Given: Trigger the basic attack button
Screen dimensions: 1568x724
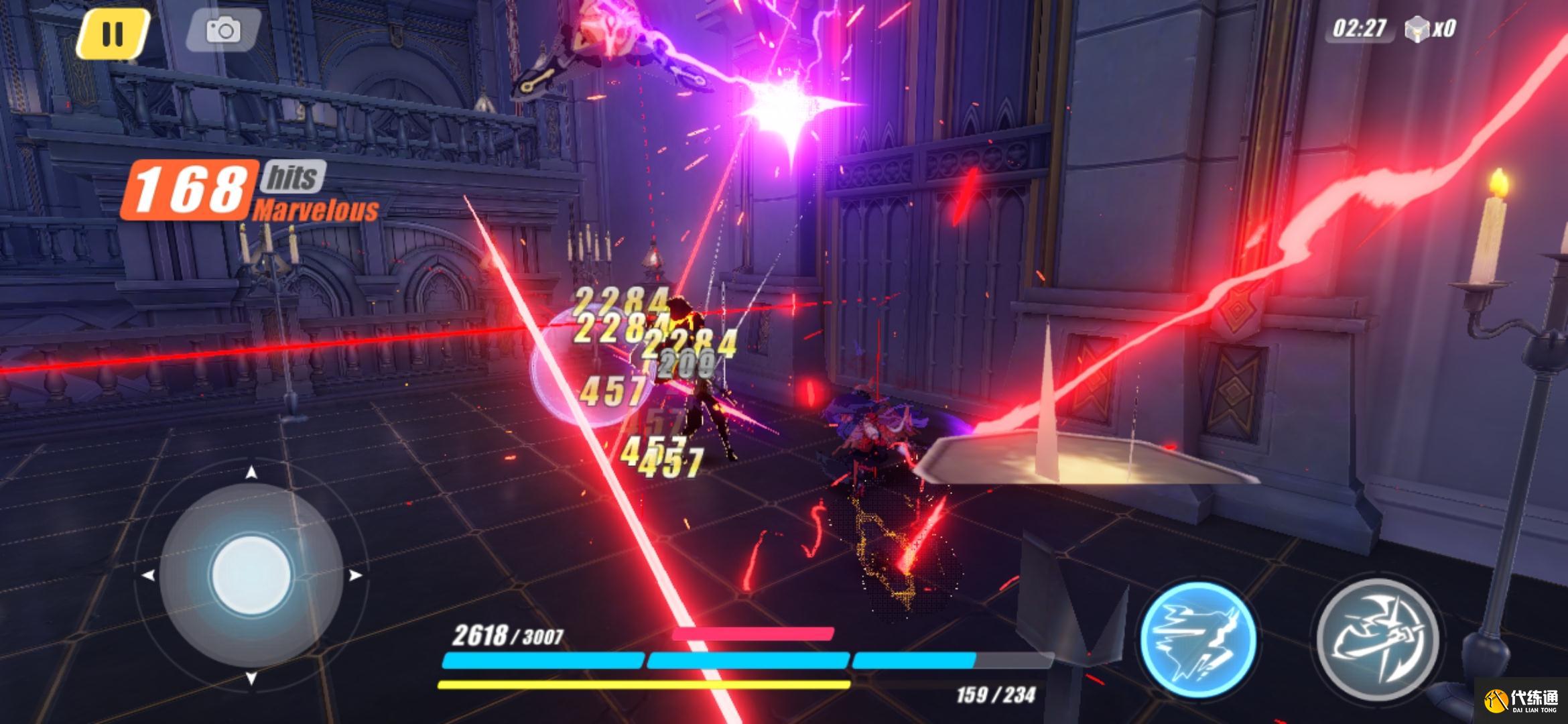Looking at the screenshot, I should click(x=1378, y=640).
